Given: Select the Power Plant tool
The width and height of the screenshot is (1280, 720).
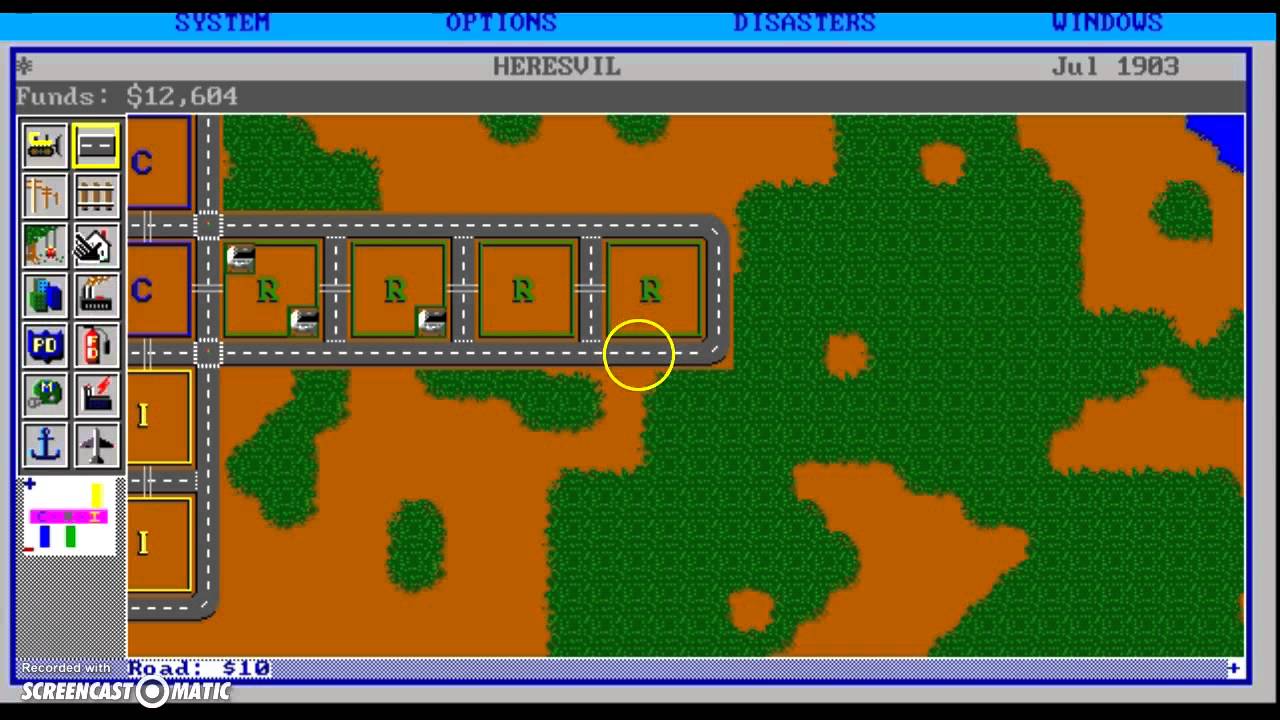Looking at the screenshot, I should point(95,395).
